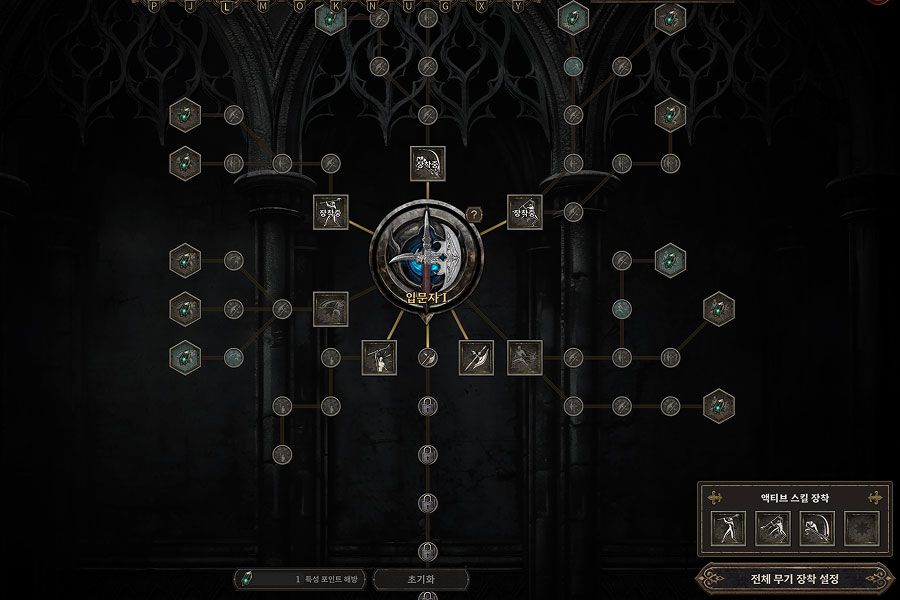
Task: Choose the first active skill slot in 액티브 스킬 장착
Action: pyautogui.click(x=727, y=528)
